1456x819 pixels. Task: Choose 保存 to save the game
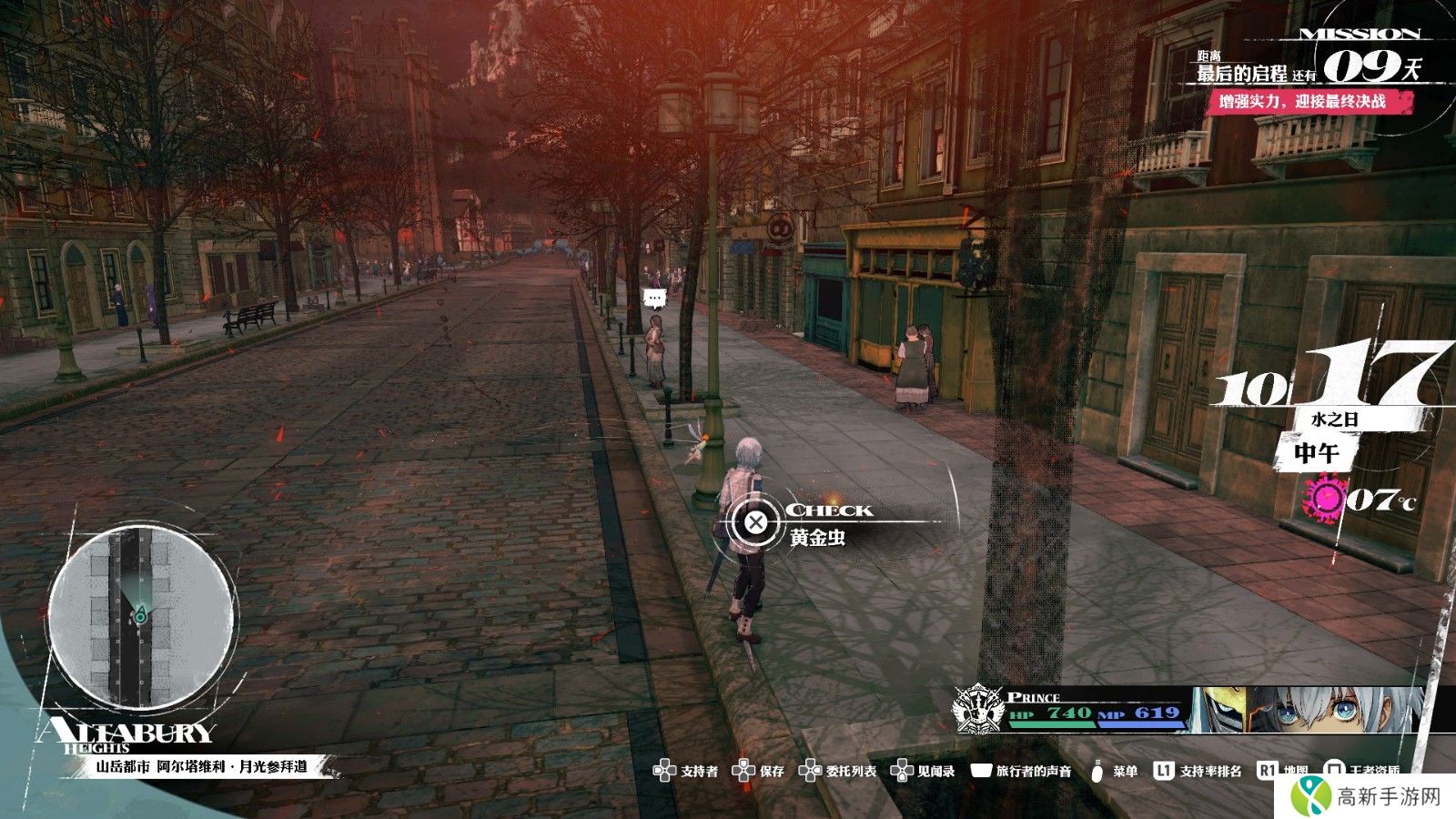point(759,771)
